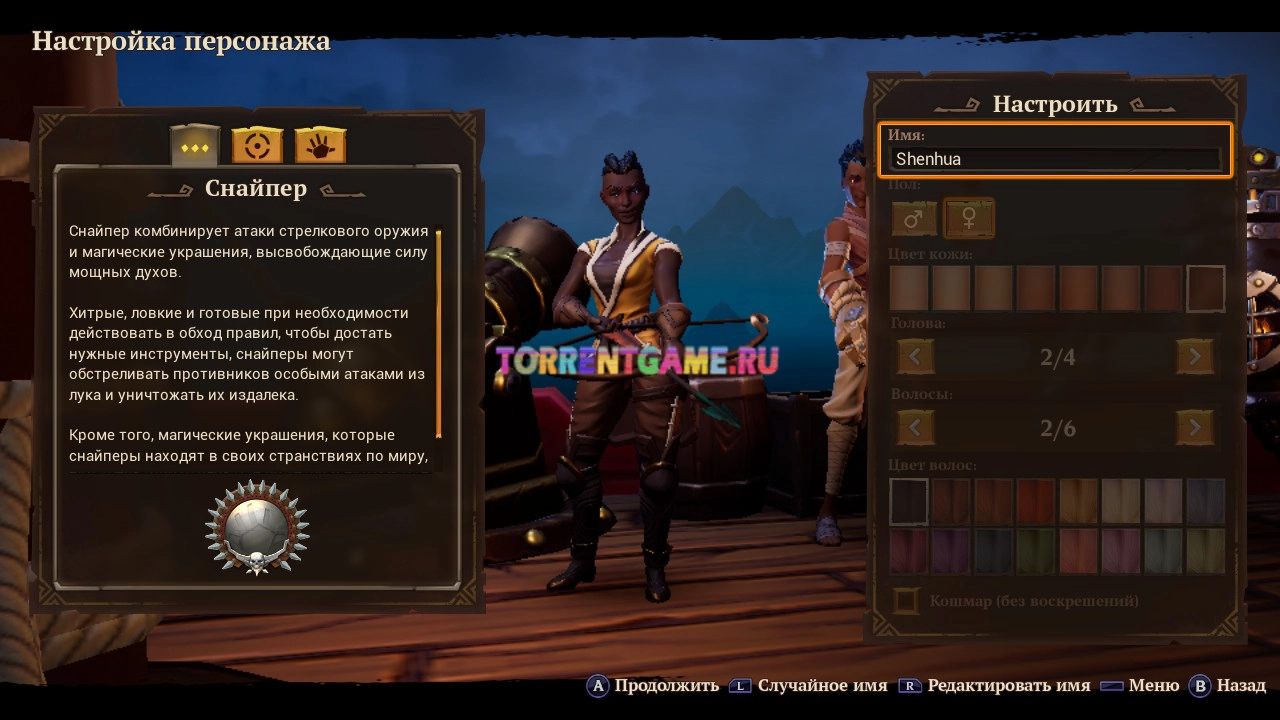
Task: Click the Имя field containing Shenhua
Action: pyautogui.click(x=1055, y=158)
